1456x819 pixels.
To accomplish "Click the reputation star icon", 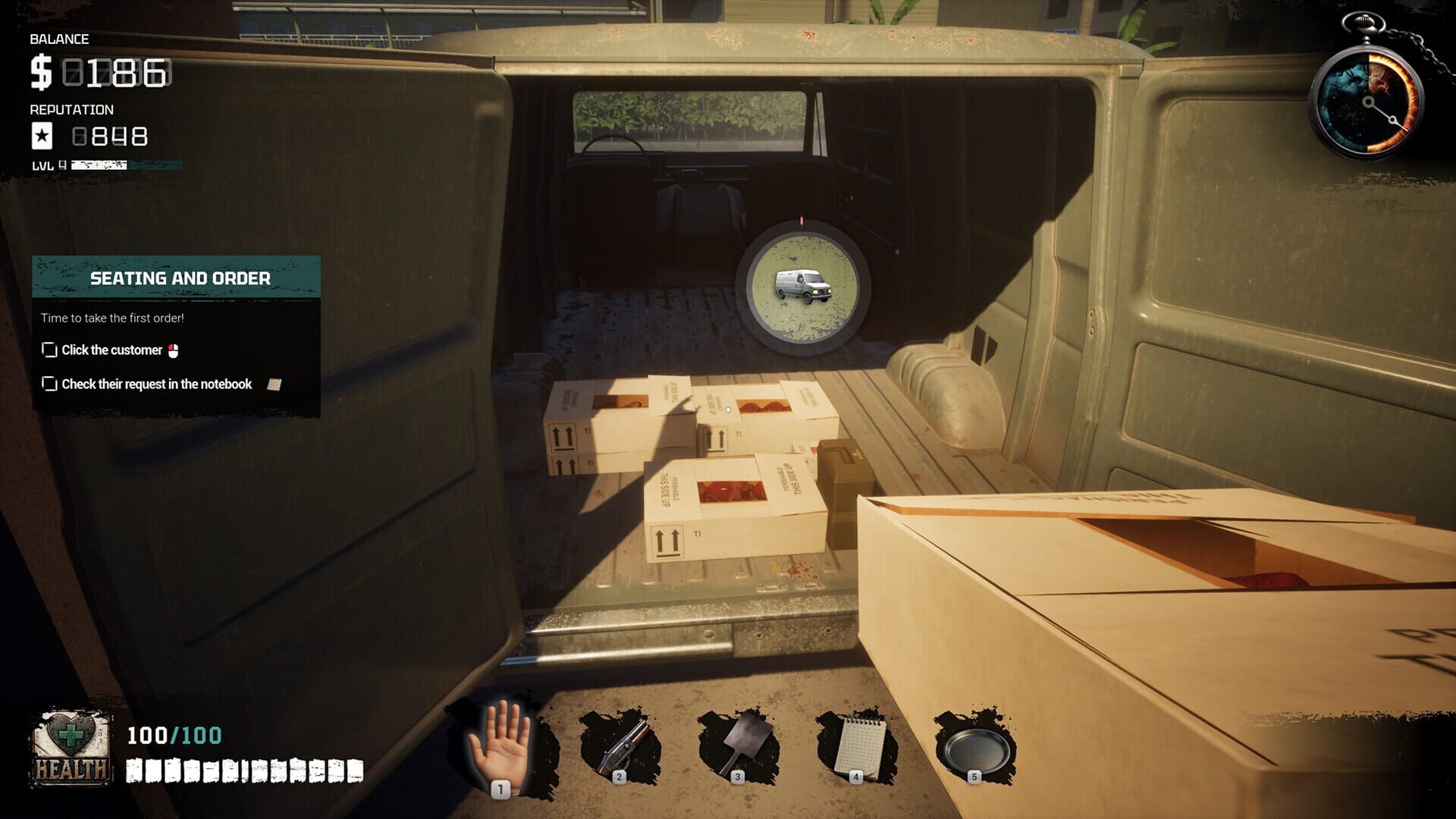I will tap(41, 136).
